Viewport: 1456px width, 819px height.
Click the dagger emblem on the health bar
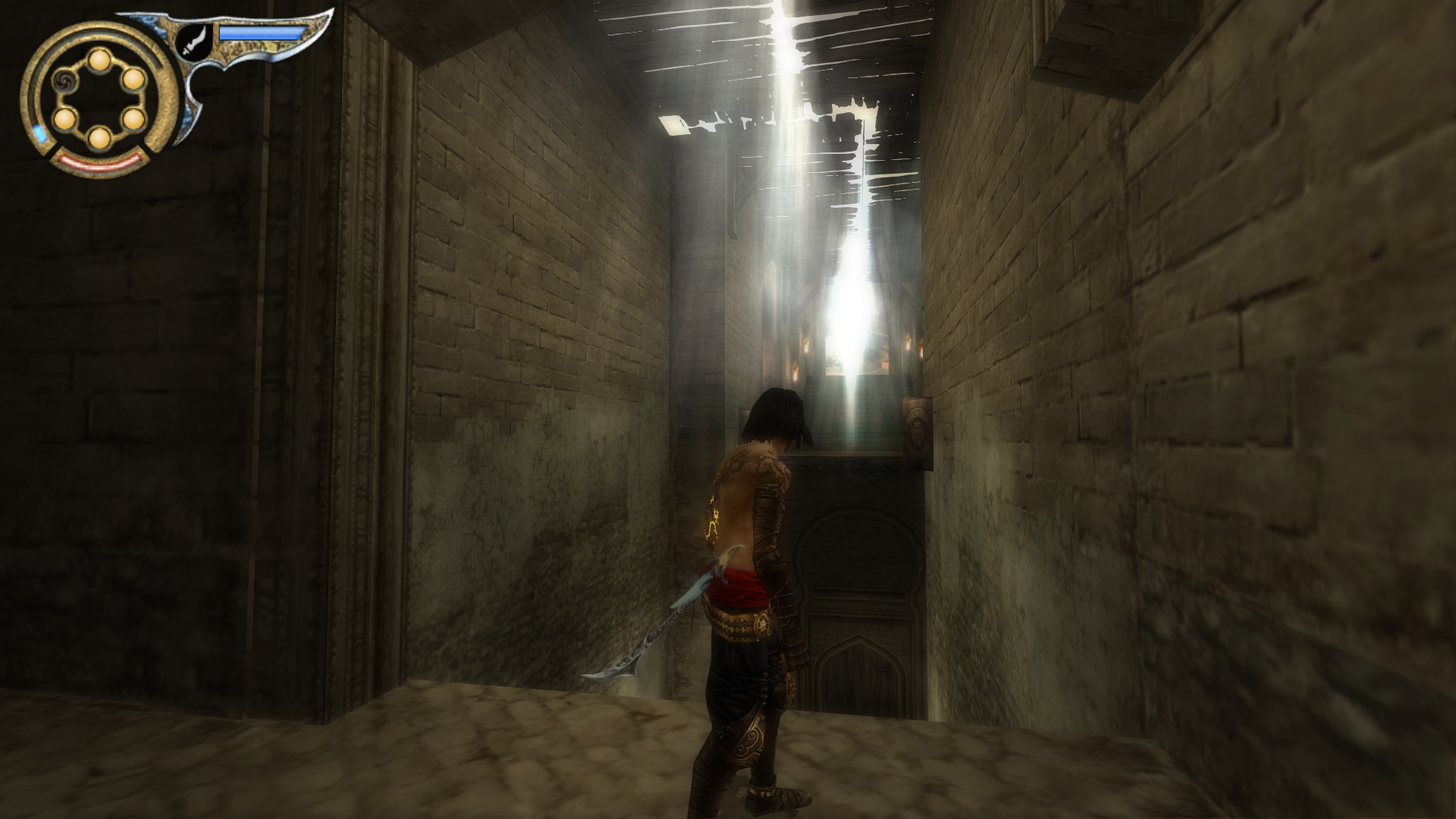(x=193, y=42)
